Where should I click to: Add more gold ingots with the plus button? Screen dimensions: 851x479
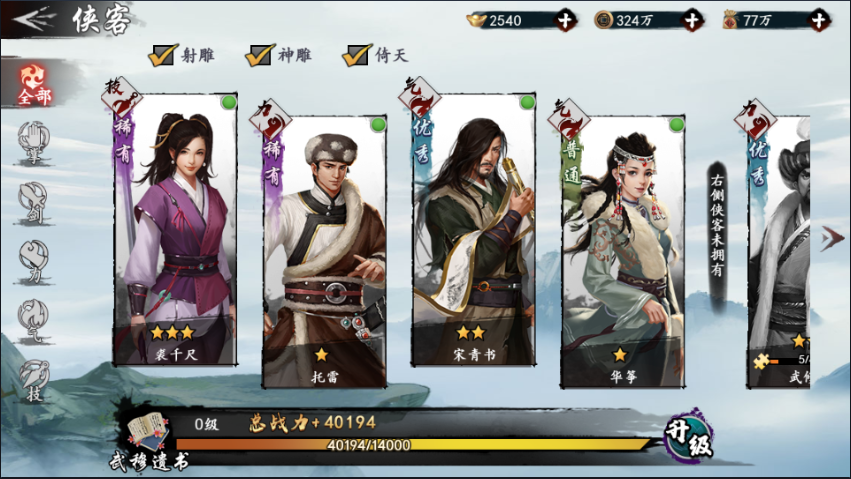coord(565,19)
